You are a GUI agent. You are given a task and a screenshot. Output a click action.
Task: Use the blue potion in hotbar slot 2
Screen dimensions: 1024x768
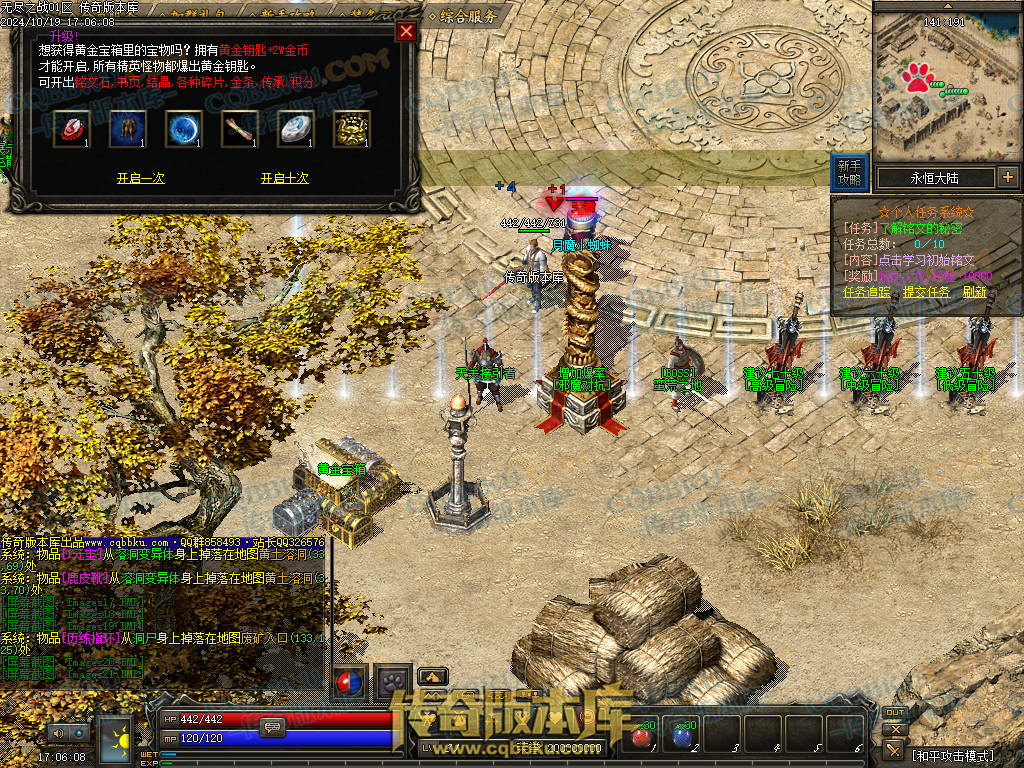(682, 737)
